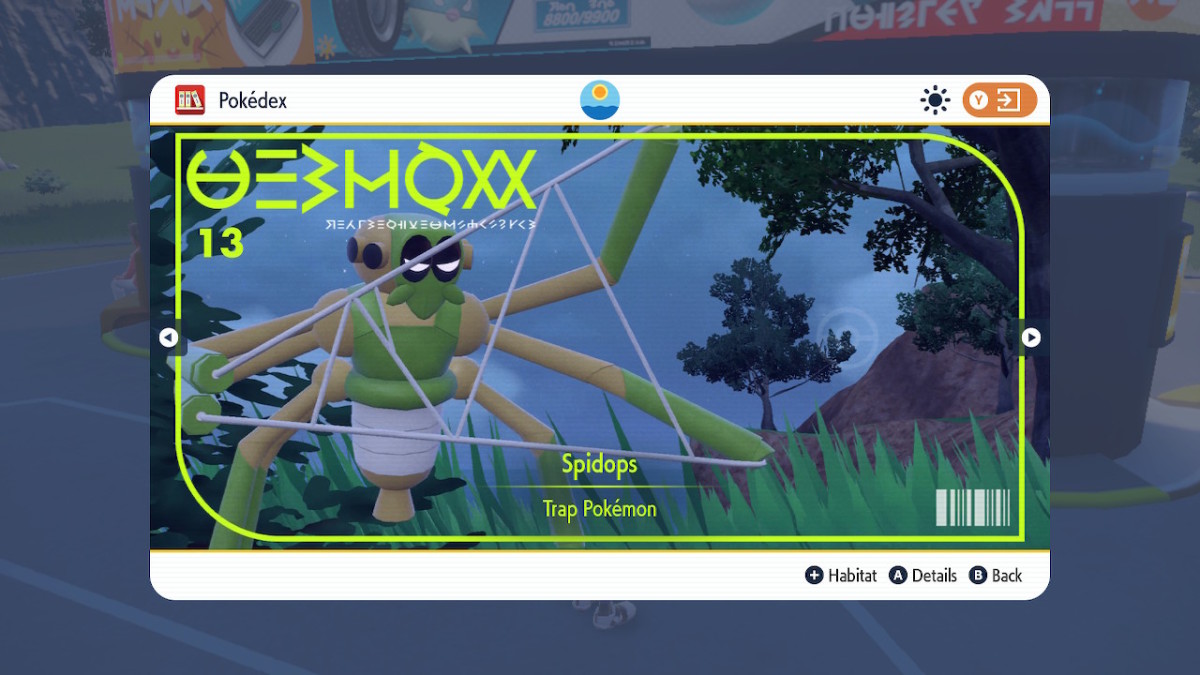Open the Habitat view
This screenshot has width=1200, height=675.
(841, 575)
